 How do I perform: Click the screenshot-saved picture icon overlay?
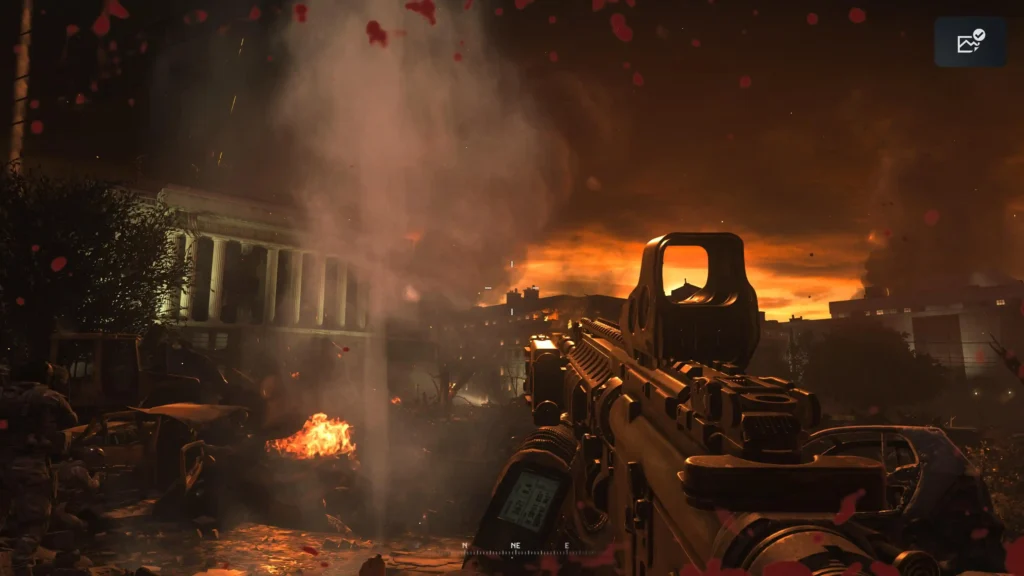coord(970,42)
